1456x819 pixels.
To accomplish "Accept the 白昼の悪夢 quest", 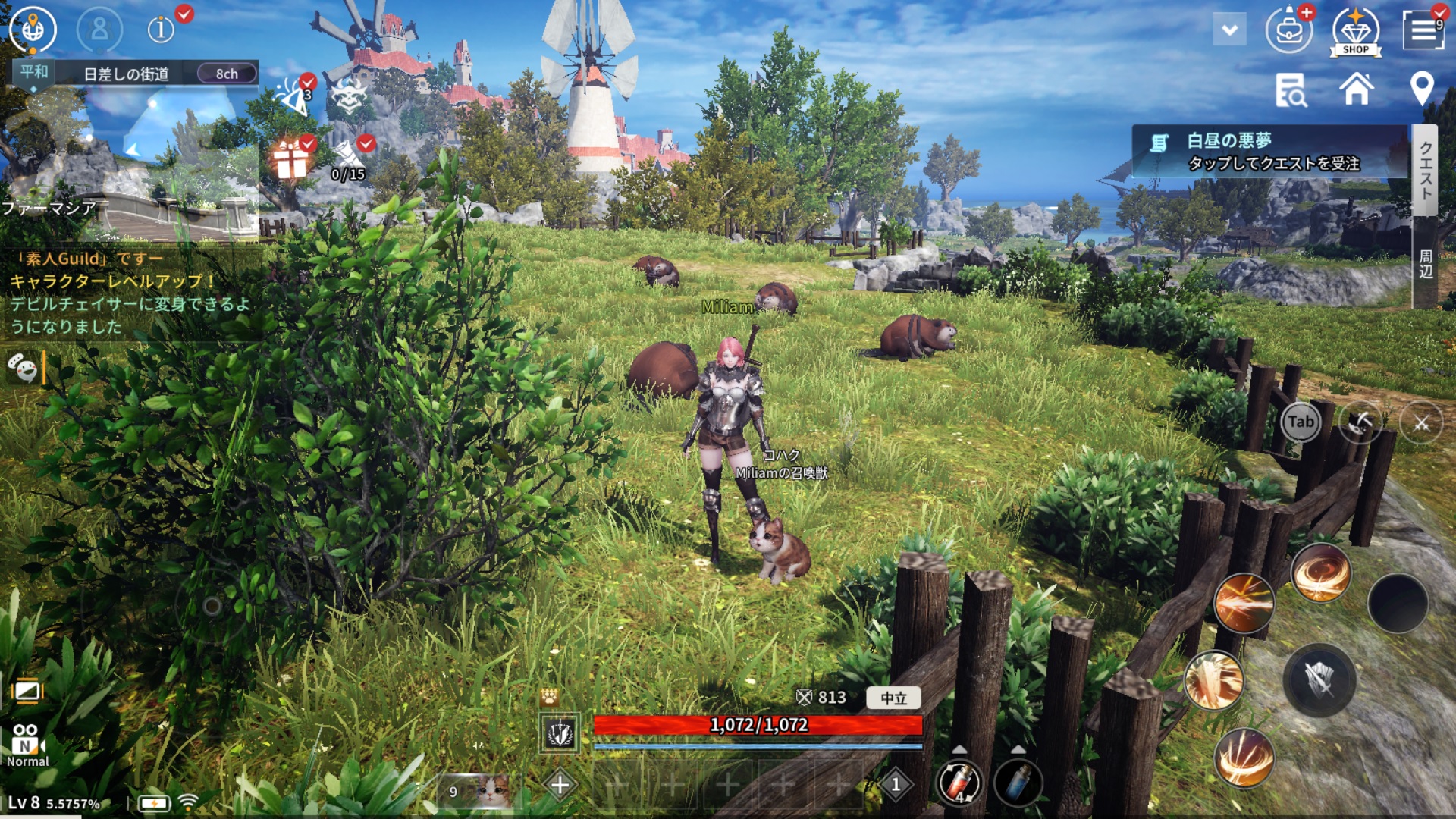I will [x=1271, y=152].
